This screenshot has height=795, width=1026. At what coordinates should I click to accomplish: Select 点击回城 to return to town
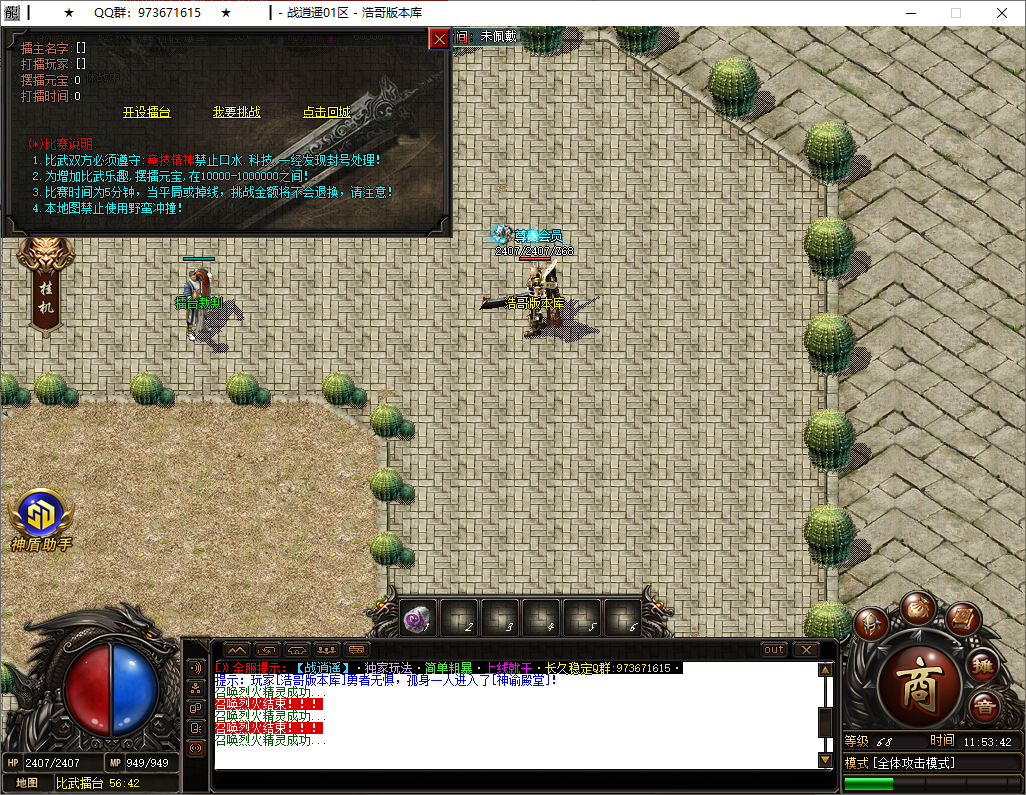(326, 113)
